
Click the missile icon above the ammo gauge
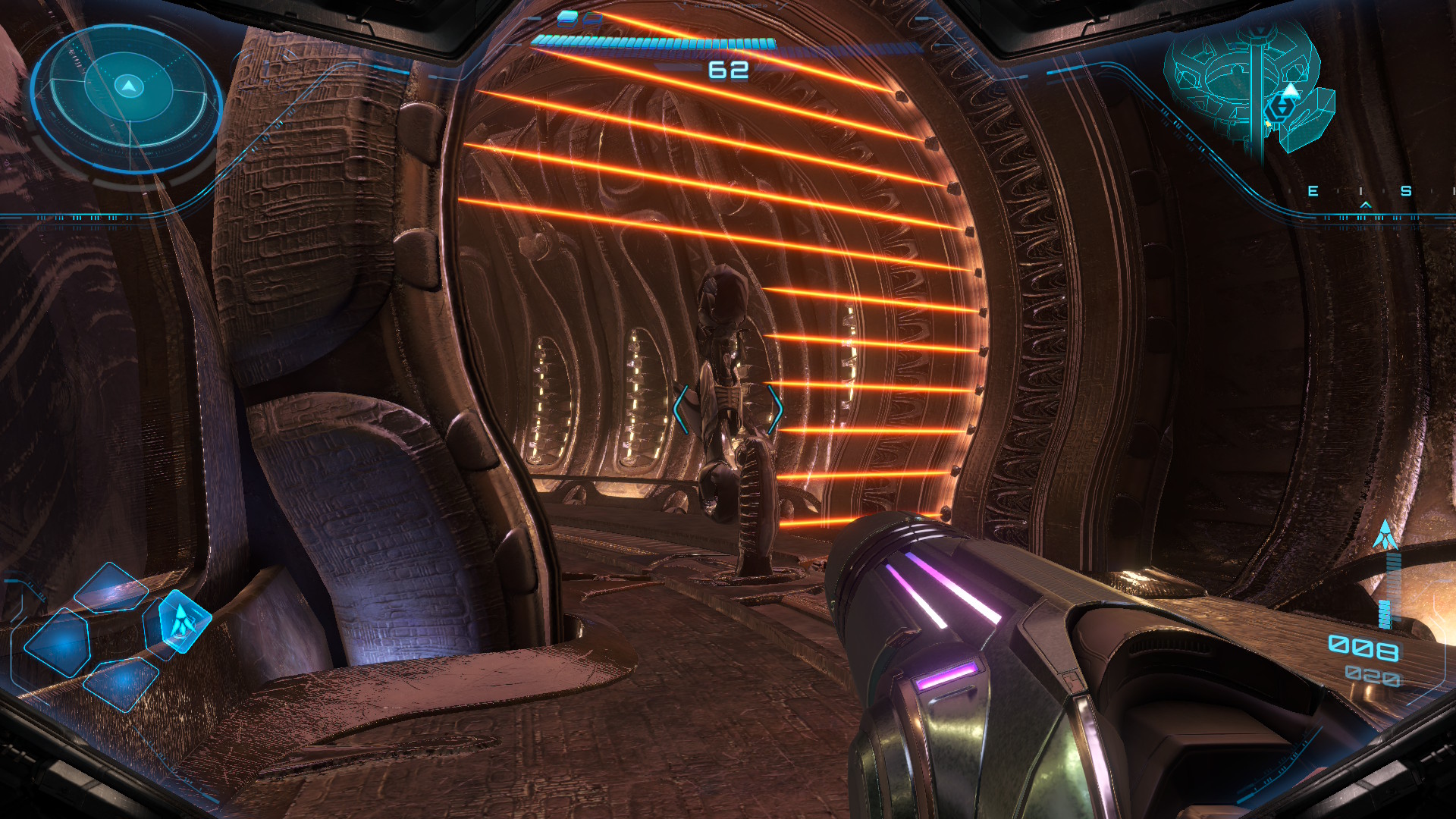point(1385,535)
